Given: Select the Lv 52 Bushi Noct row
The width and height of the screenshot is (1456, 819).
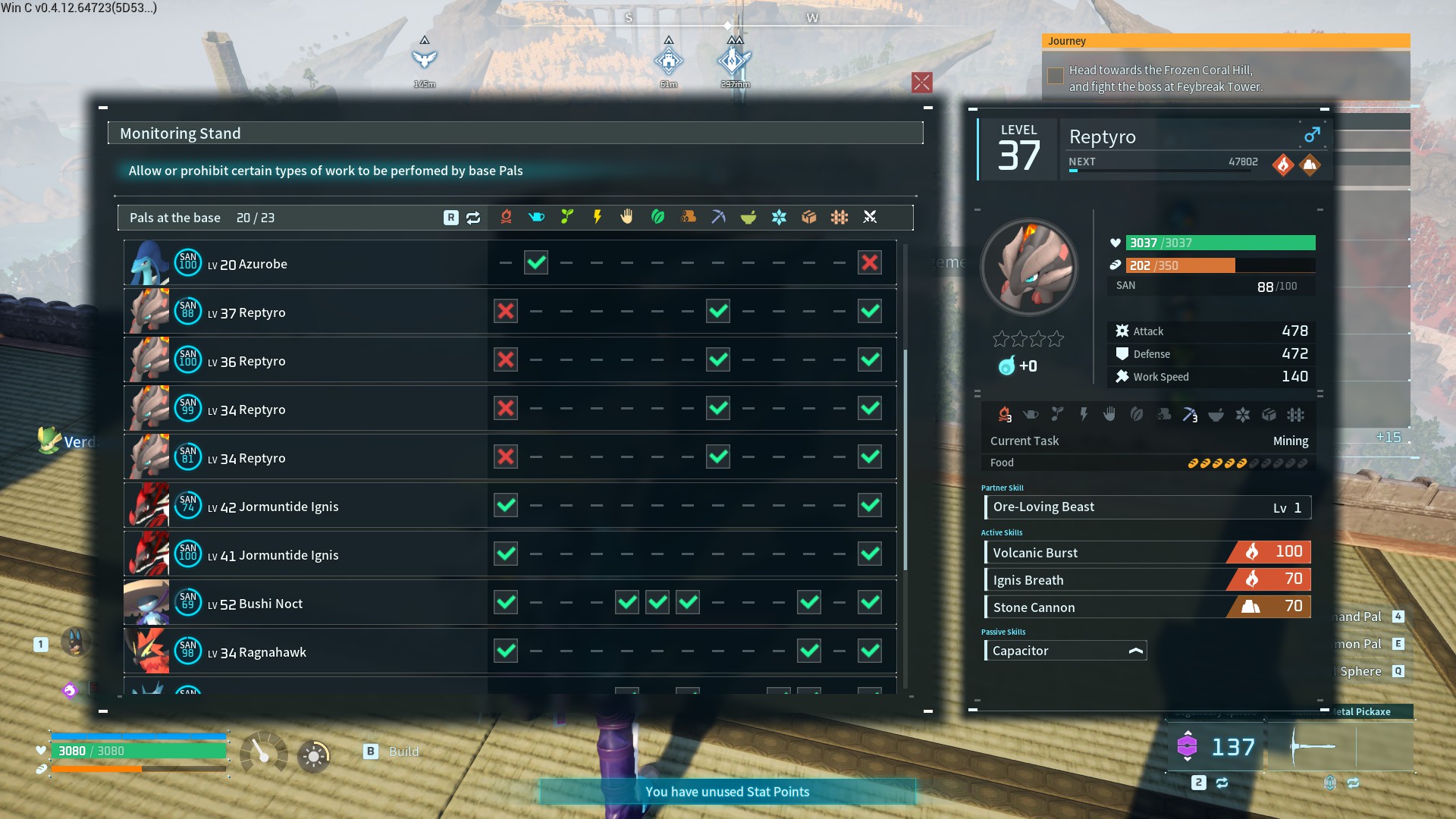Looking at the screenshot, I should tap(303, 604).
